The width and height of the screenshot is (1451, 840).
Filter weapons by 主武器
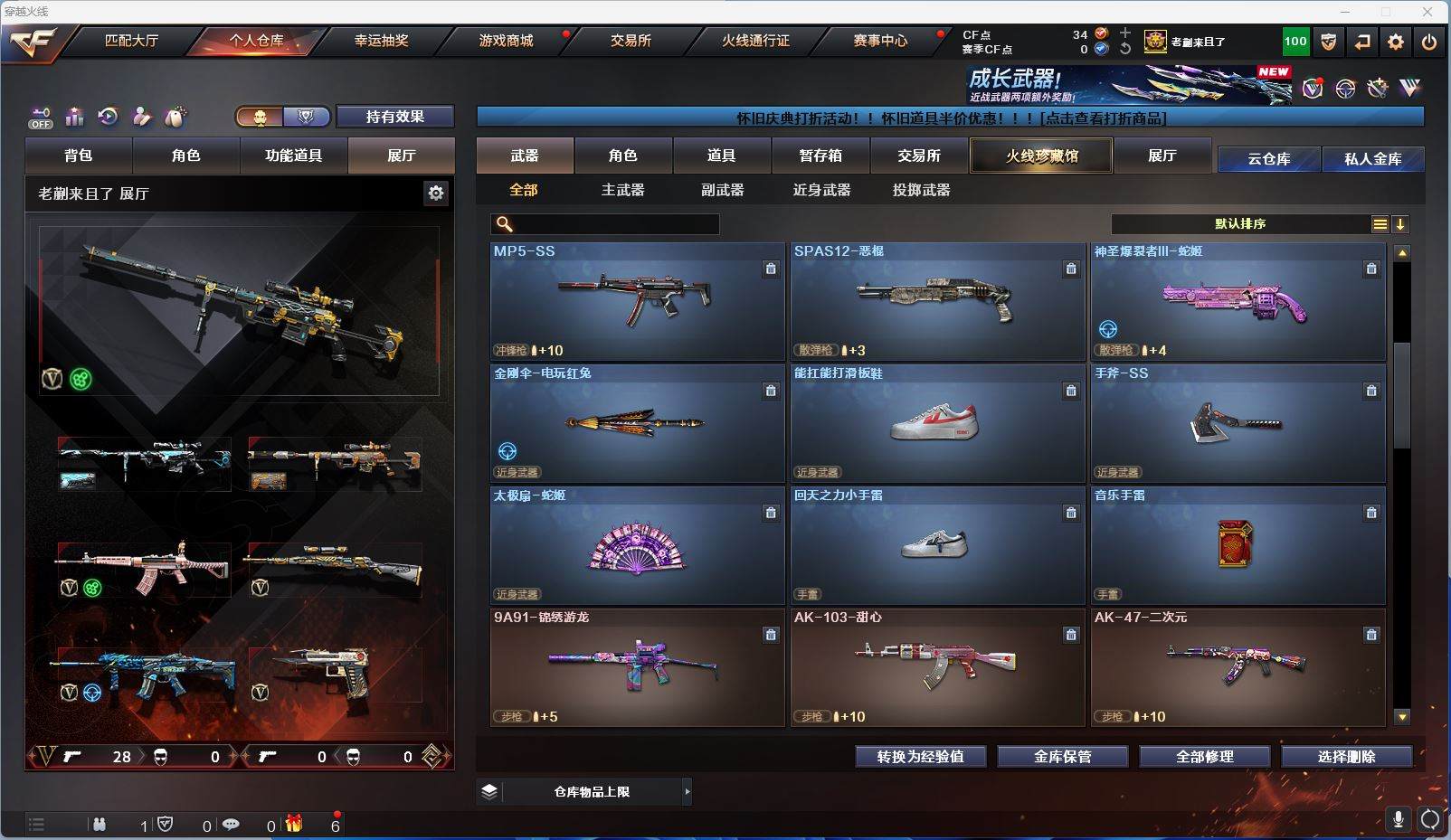coord(623,190)
